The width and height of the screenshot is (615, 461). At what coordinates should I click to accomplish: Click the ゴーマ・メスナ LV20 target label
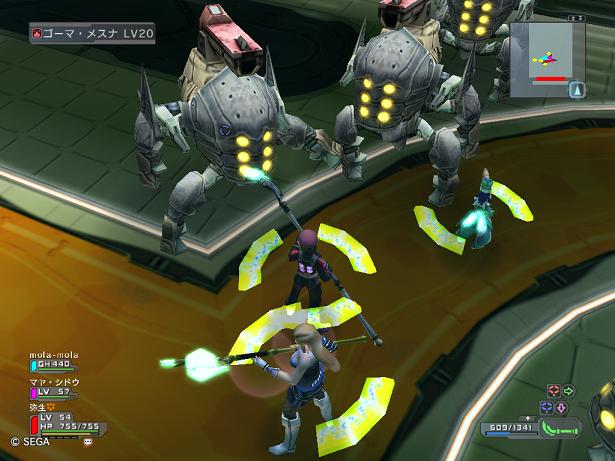[x=93, y=34]
